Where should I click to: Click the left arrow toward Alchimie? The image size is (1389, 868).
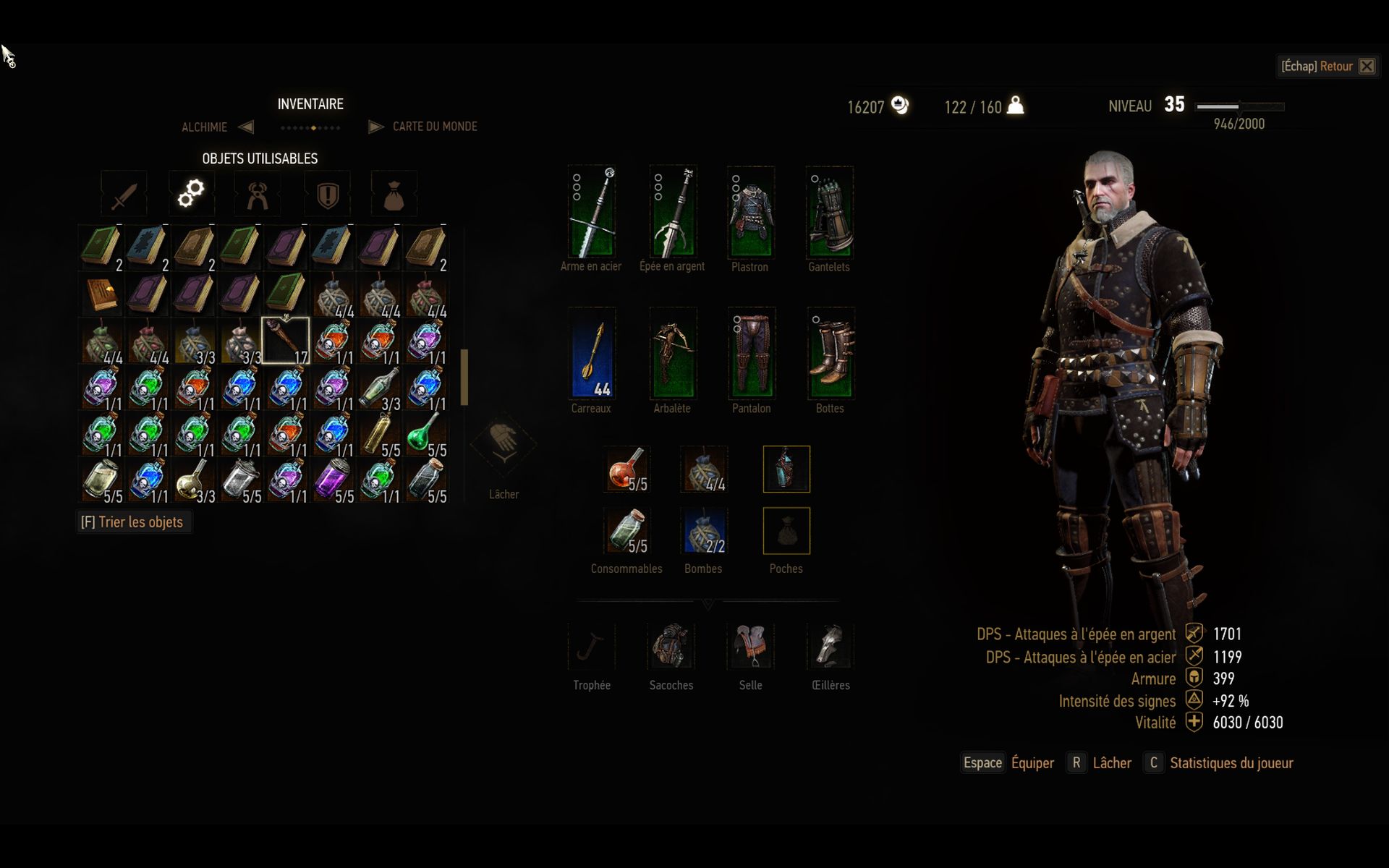pos(247,127)
